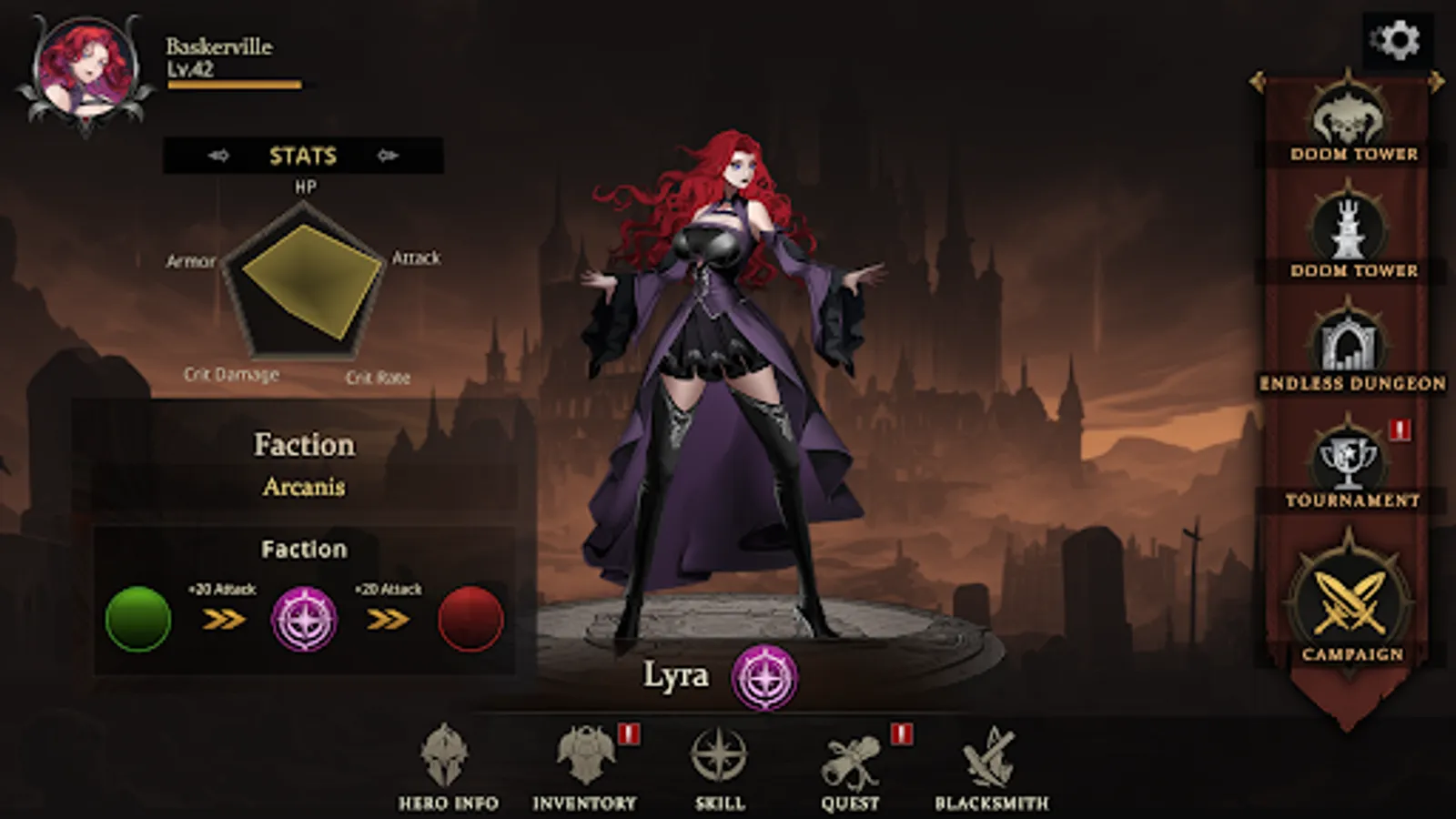The height and width of the screenshot is (819, 1456).
Task: Open the Doom Tower skull icon
Action: pos(1349,116)
